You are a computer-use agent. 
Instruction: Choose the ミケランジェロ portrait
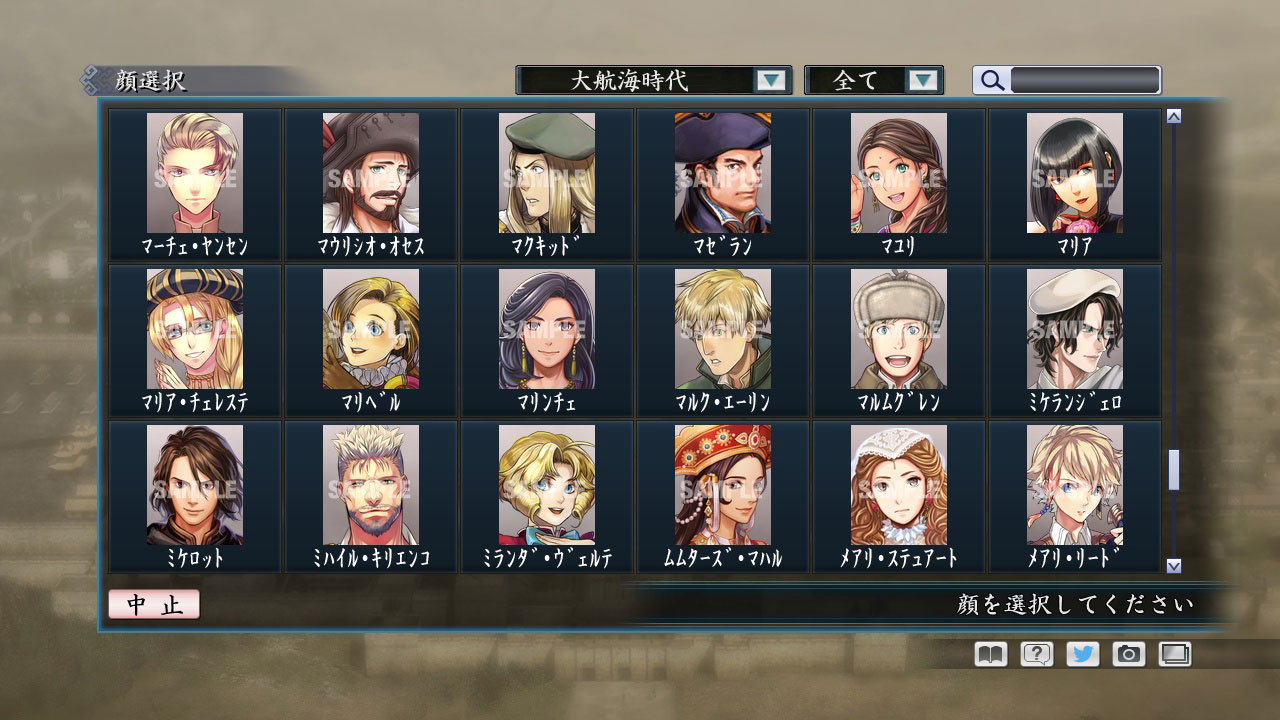click(x=1076, y=330)
